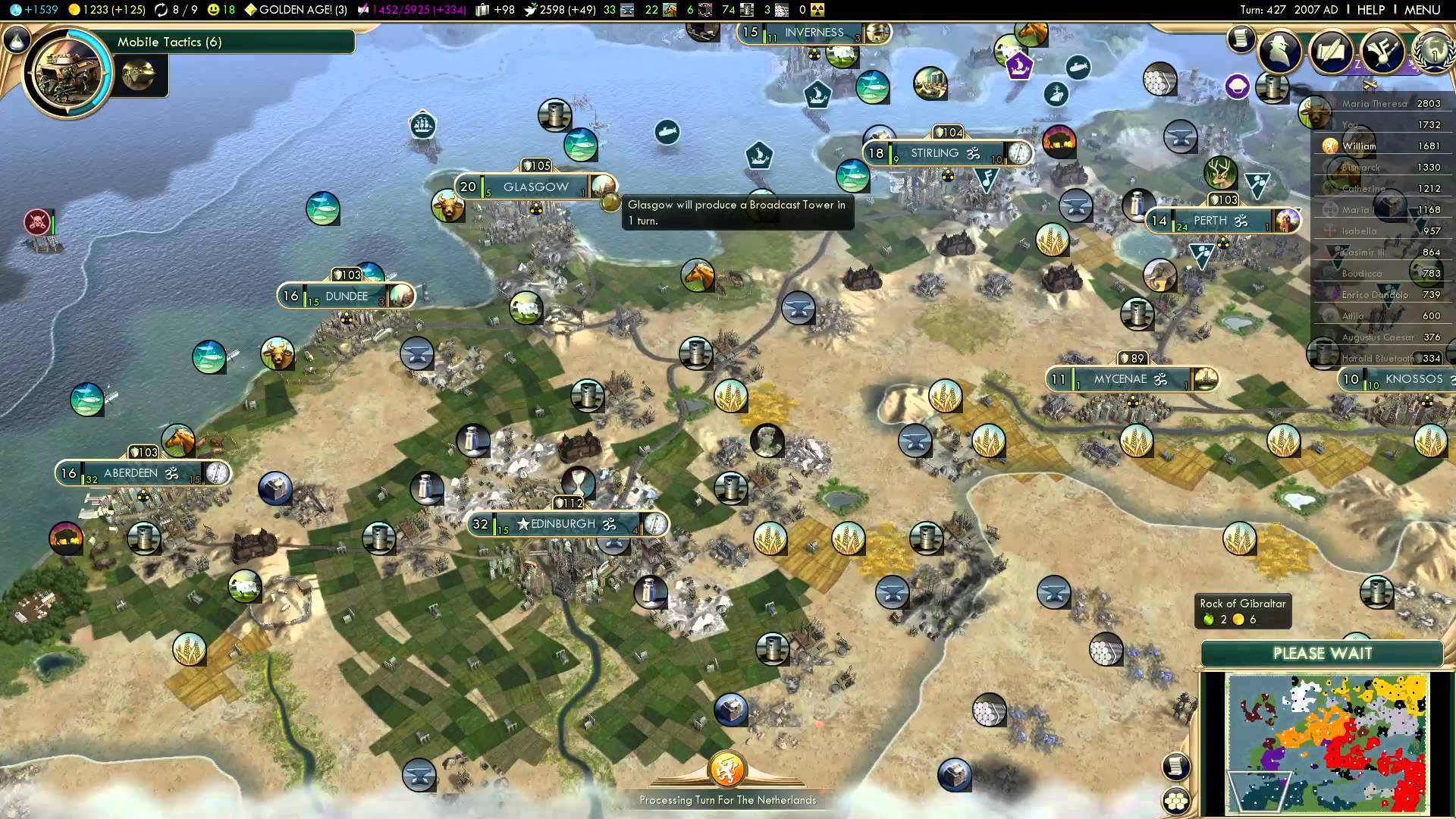Toggle the unit promotion badge beside Mobile Tactics
Image resolution: width=1456 pixels, height=819 pixels.
tap(140, 76)
